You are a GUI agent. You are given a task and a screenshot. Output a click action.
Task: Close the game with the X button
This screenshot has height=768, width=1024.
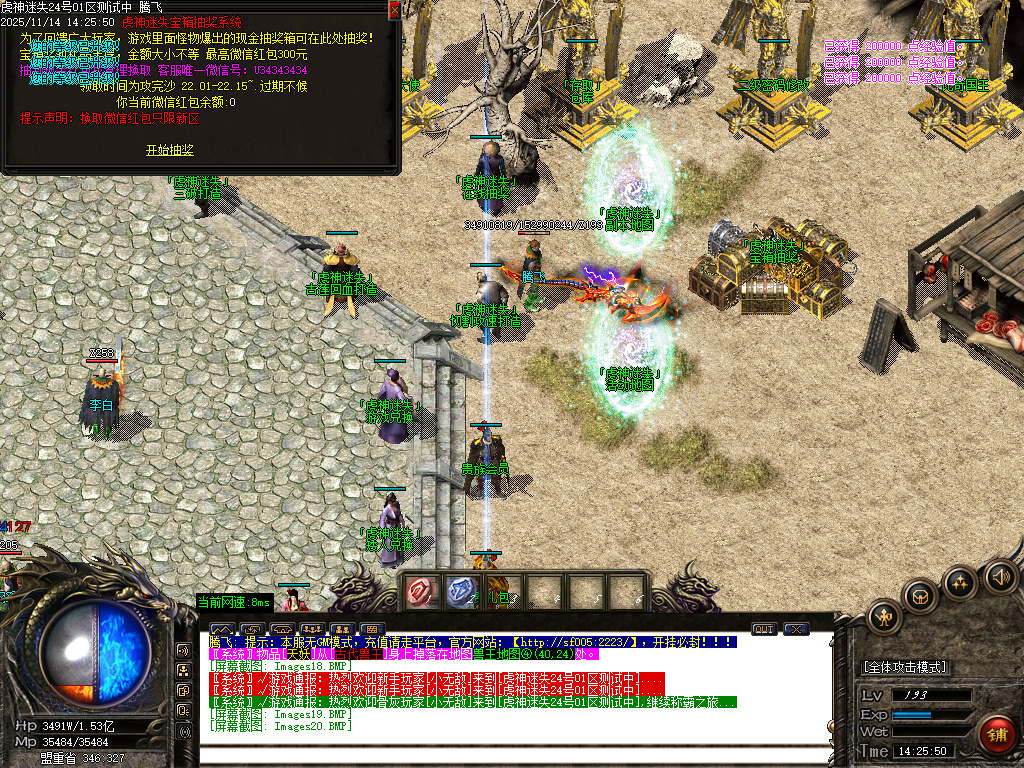pos(796,629)
